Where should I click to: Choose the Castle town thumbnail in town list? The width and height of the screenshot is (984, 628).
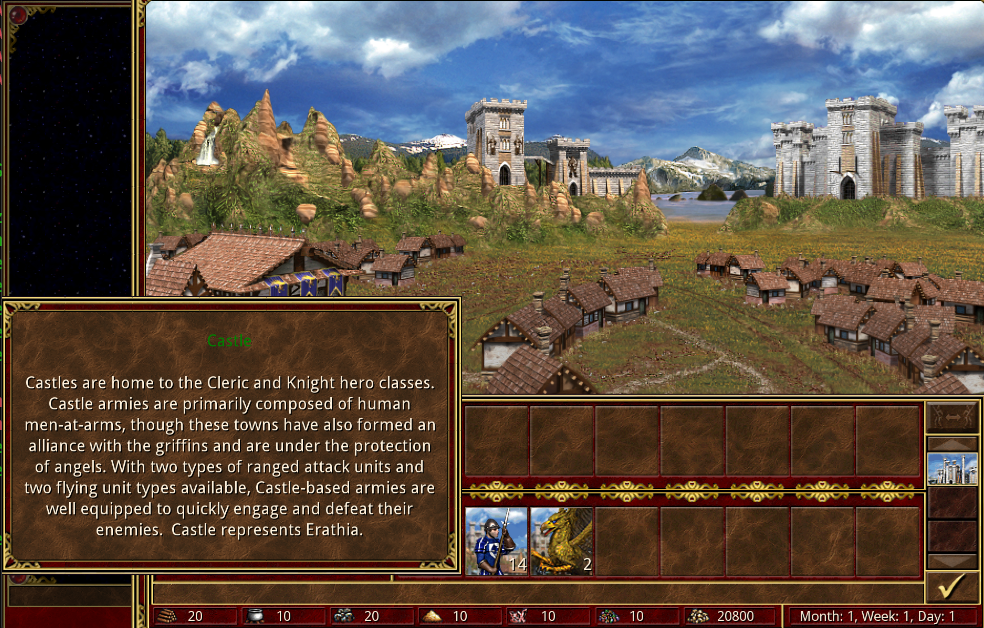point(951,468)
